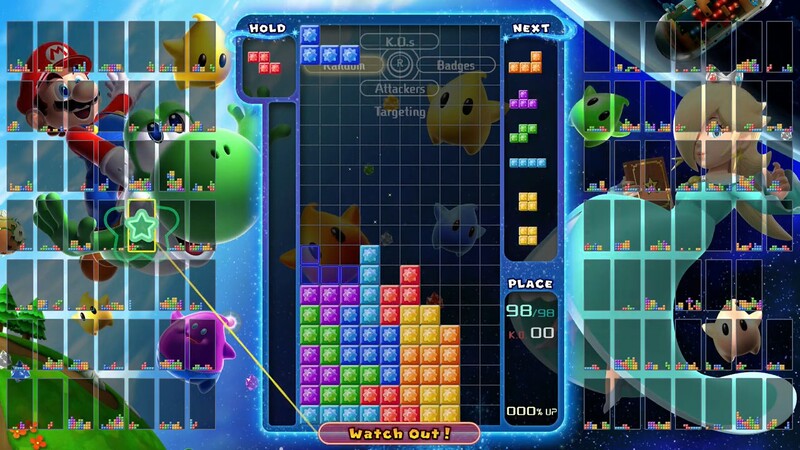Click the cyan I piece in queue
Image resolution: width=800 pixels, height=450 pixels.
pyautogui.click(x=527, y=162)
